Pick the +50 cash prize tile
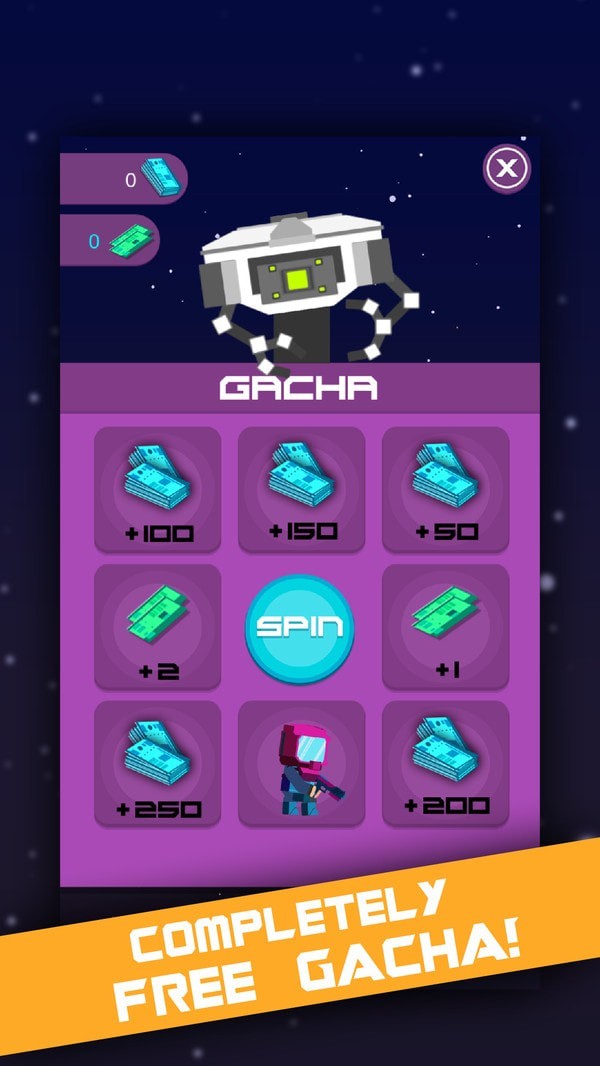 click(x=445, y=489)
